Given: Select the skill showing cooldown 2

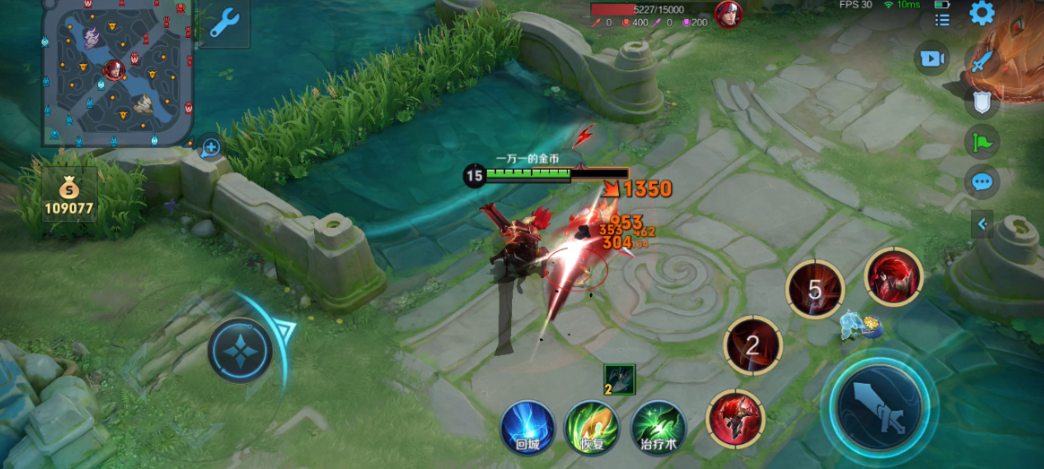Looking at the screenshot, I should coord(752,346).
